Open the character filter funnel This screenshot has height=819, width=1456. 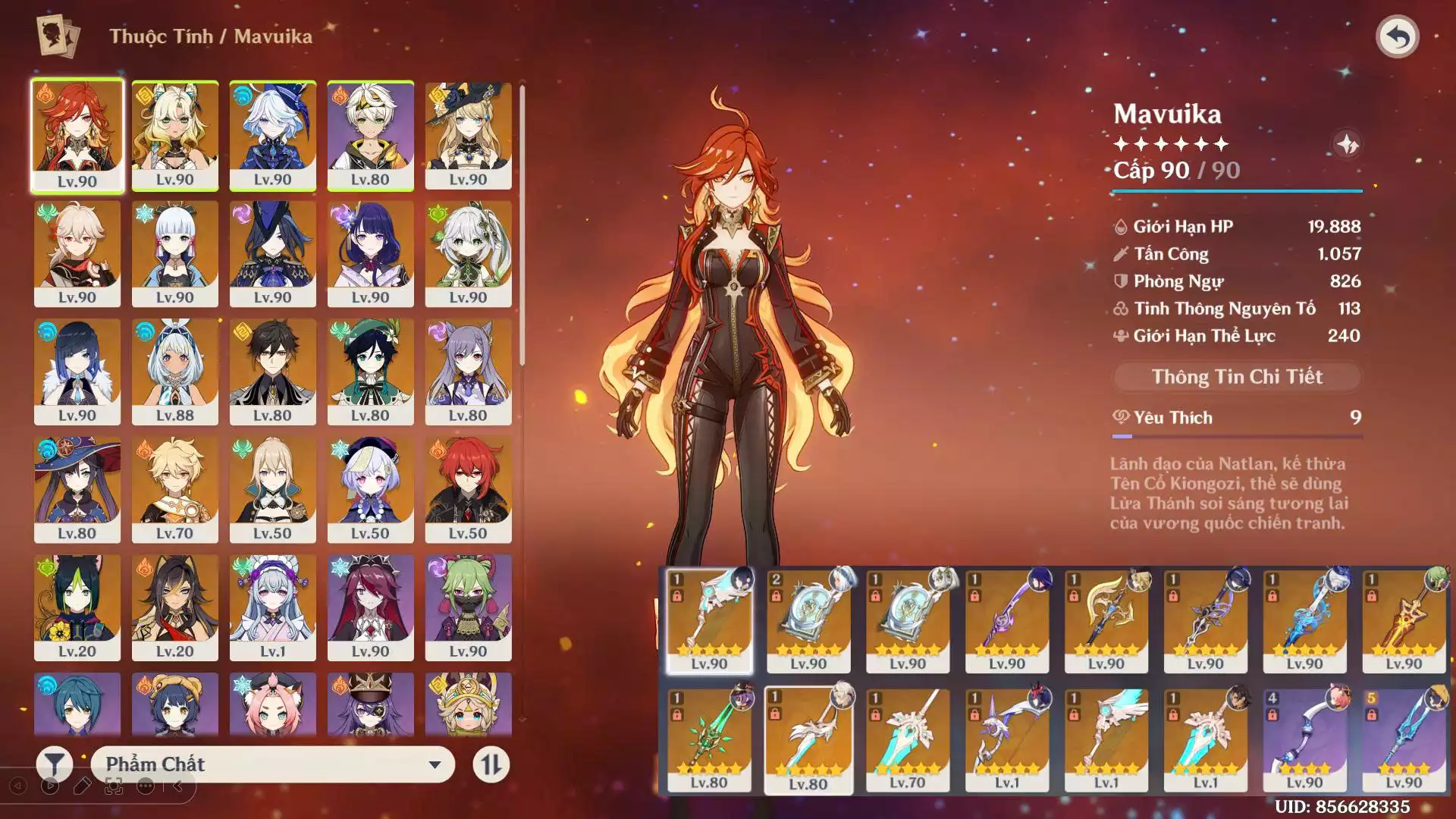(55, 764)
